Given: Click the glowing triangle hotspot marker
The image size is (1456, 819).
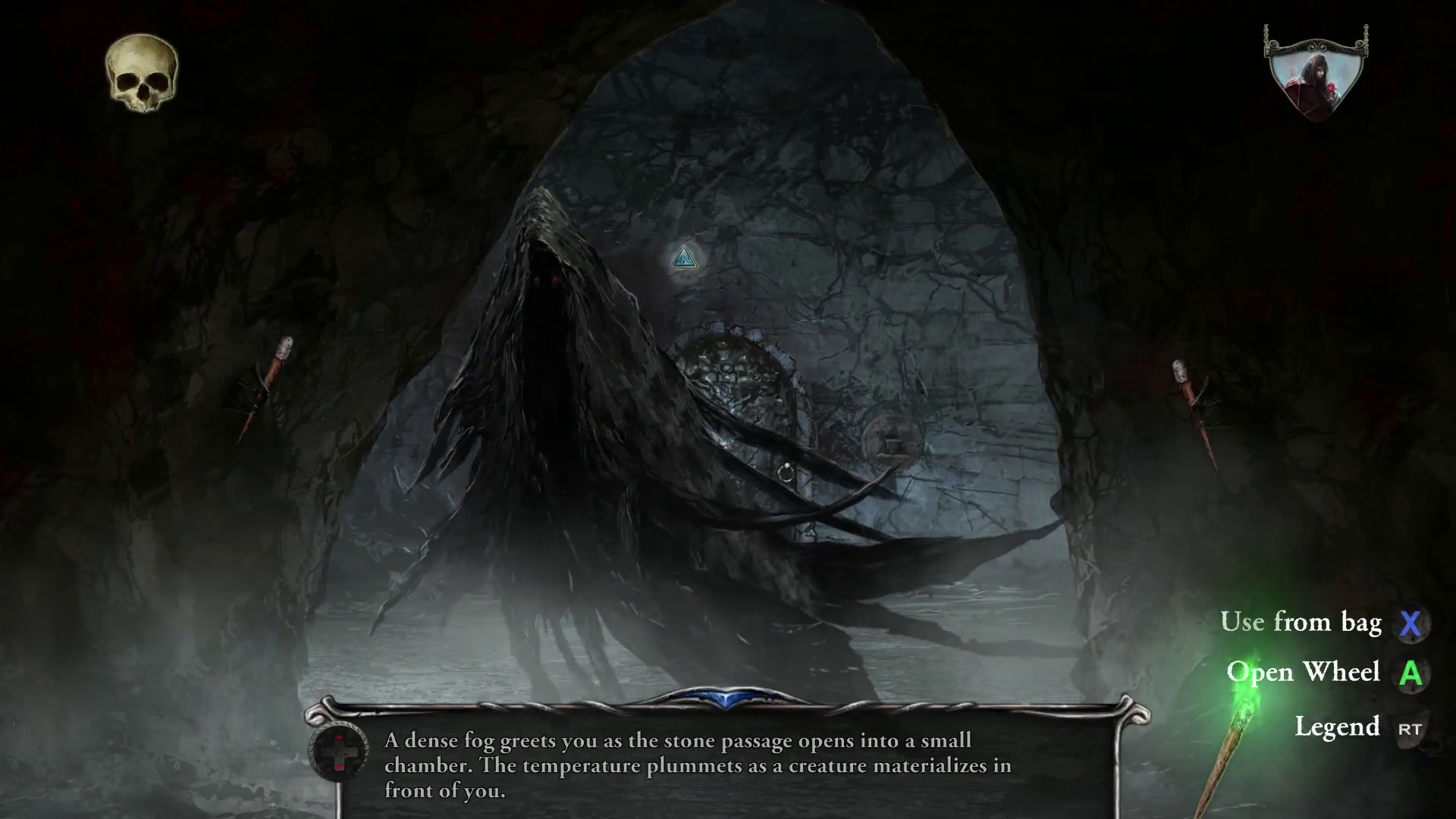Looking at the screenshot, I should pos(683,258).
